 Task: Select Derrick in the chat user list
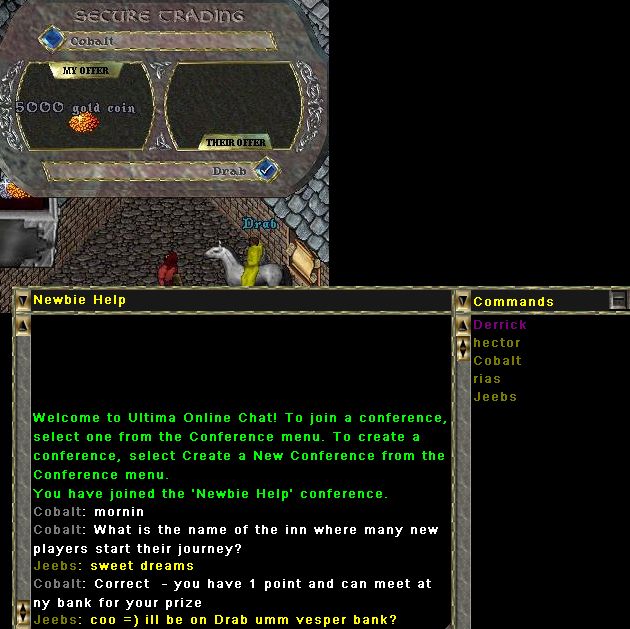(499, 325)
